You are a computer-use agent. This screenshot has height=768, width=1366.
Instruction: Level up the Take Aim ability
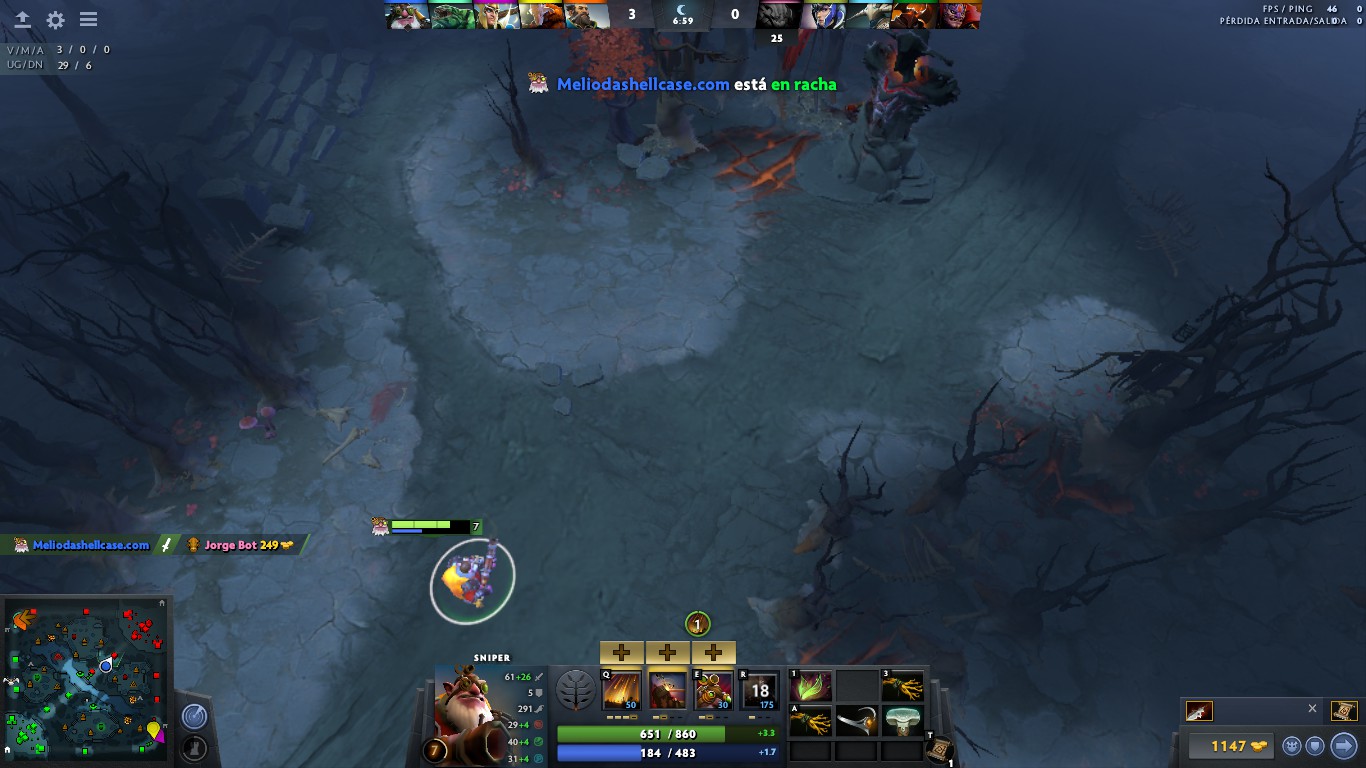[x=713, y=653]
